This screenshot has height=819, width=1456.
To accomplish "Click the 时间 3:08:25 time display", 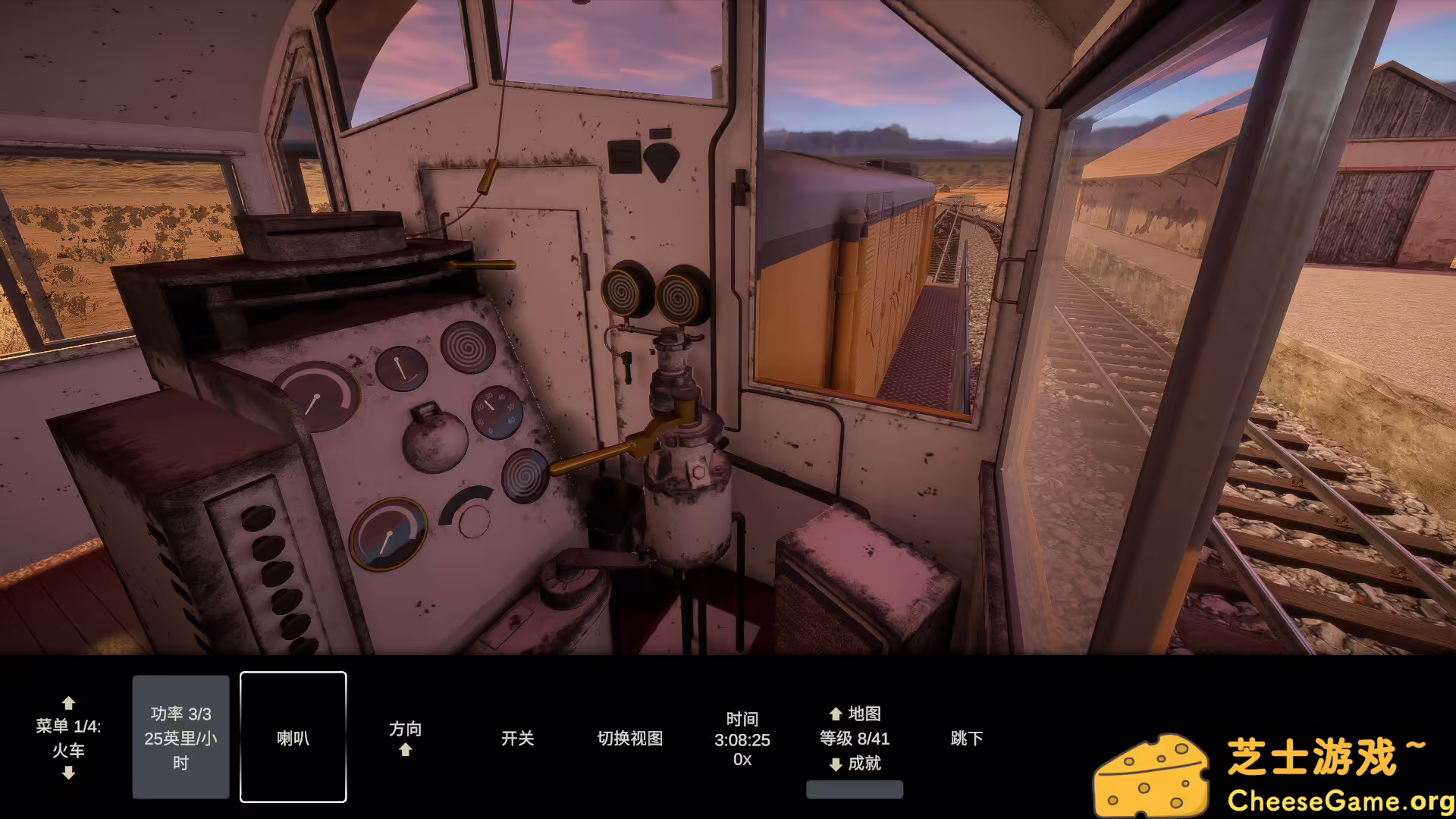I will pos(741,737).
